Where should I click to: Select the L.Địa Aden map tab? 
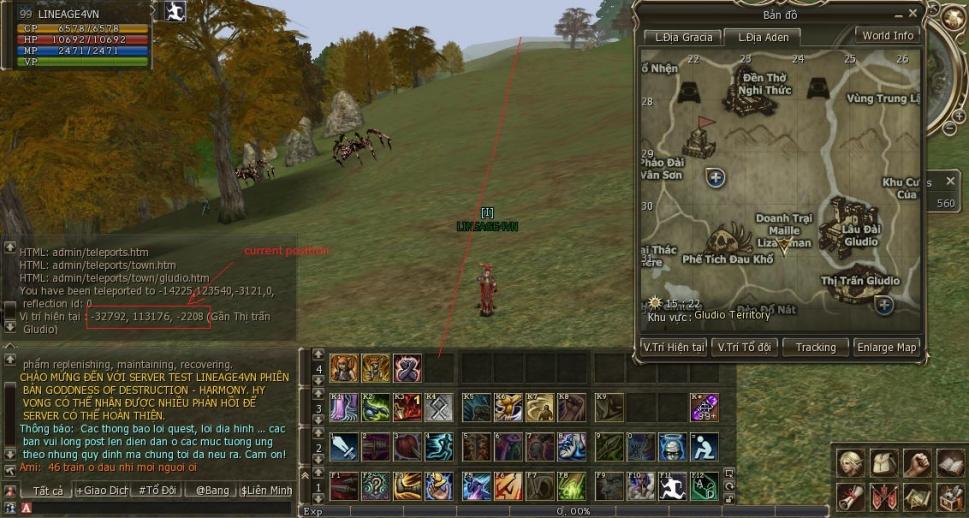pos(763,37)
